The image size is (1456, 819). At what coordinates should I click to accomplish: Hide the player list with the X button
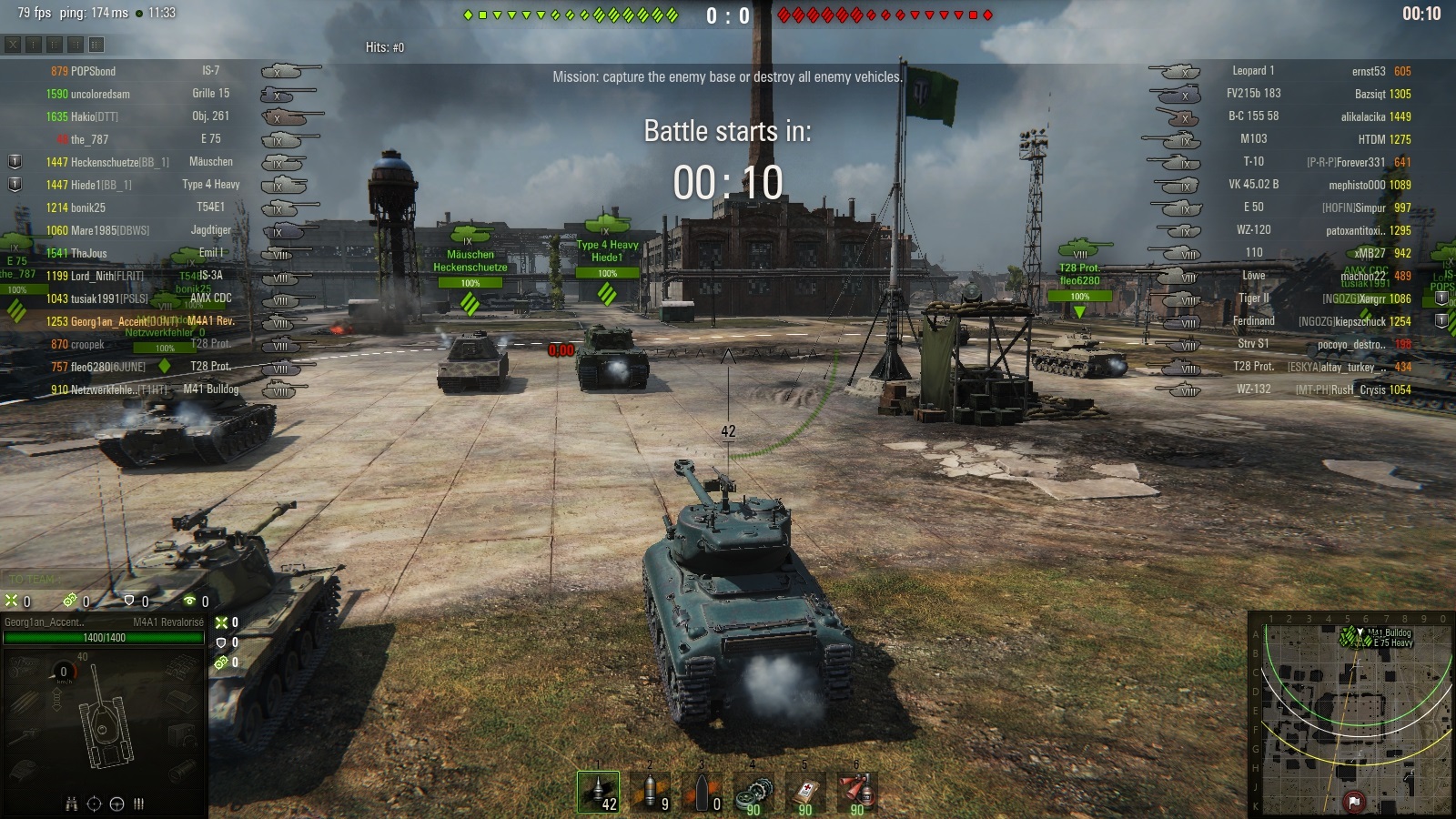coord(13,44)
